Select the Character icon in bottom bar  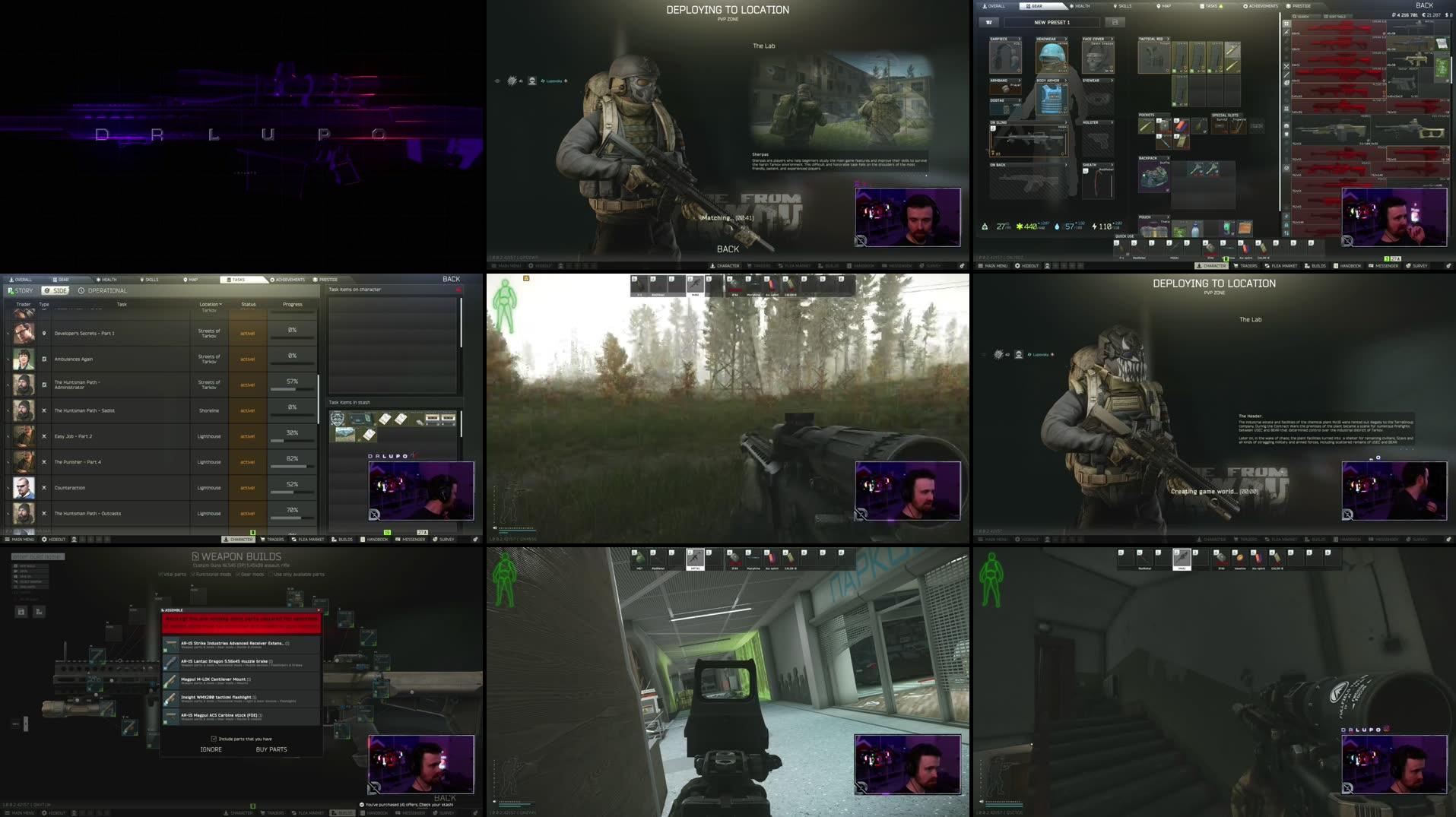click(239, 540)
